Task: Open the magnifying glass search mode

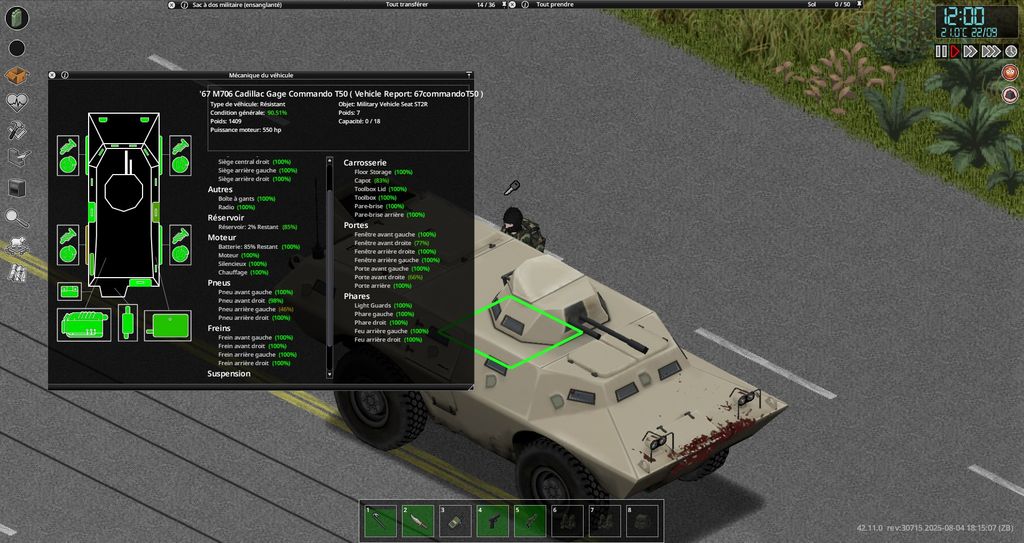Action: pos(17,216)
